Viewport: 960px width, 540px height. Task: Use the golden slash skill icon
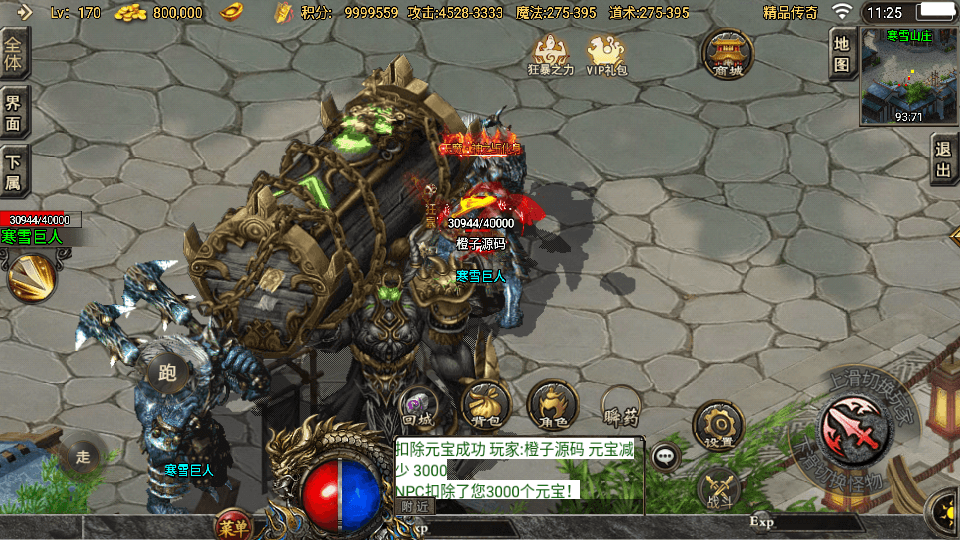point(32,277)
